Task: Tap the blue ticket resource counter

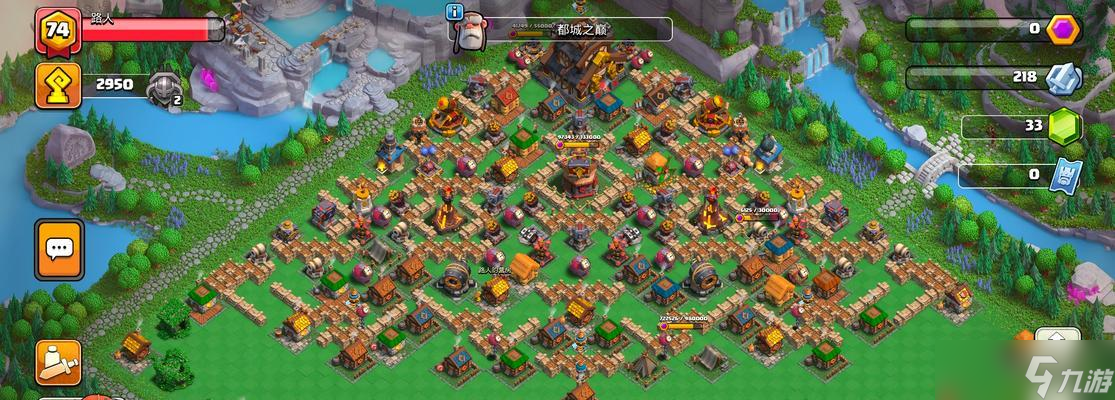Action: (1064, 176)
